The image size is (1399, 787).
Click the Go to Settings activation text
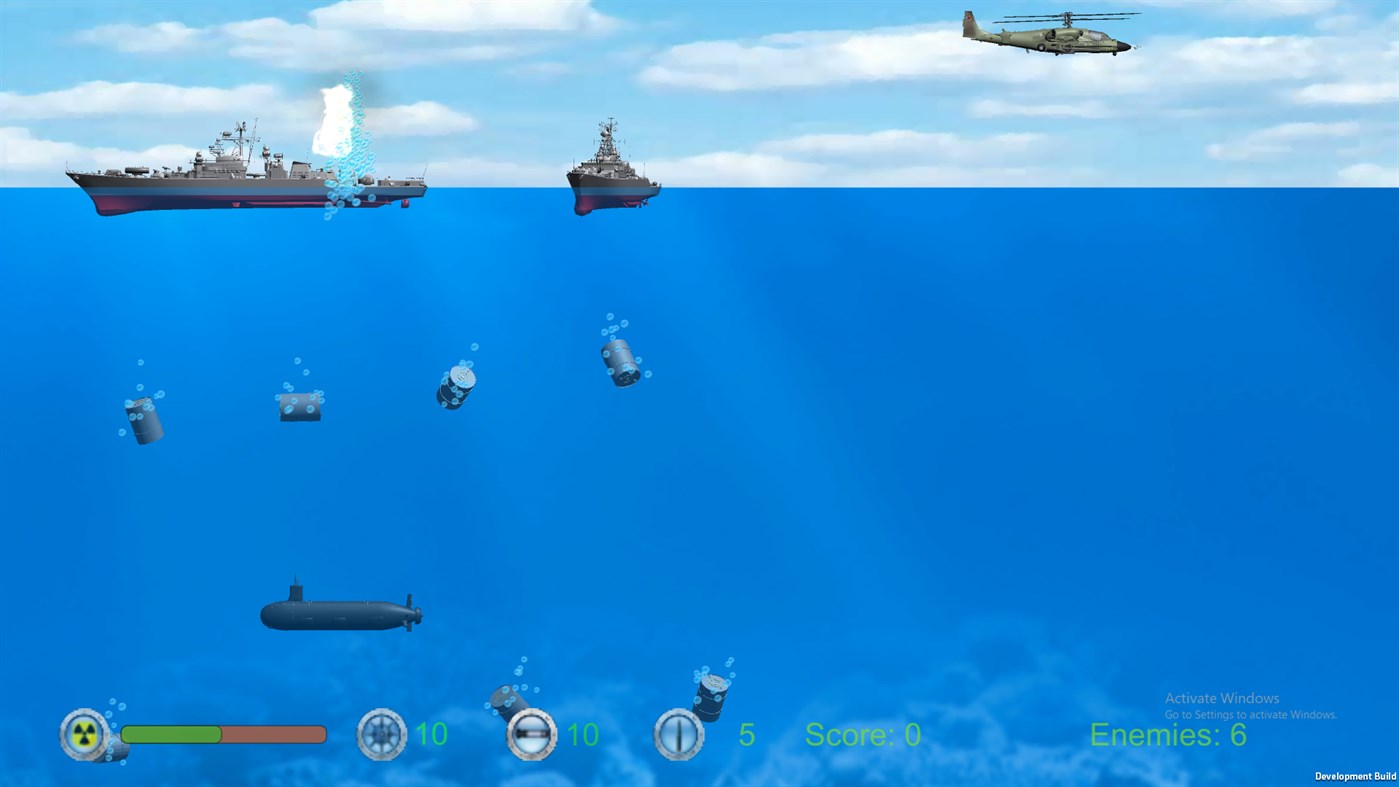tap(1252, 716)
